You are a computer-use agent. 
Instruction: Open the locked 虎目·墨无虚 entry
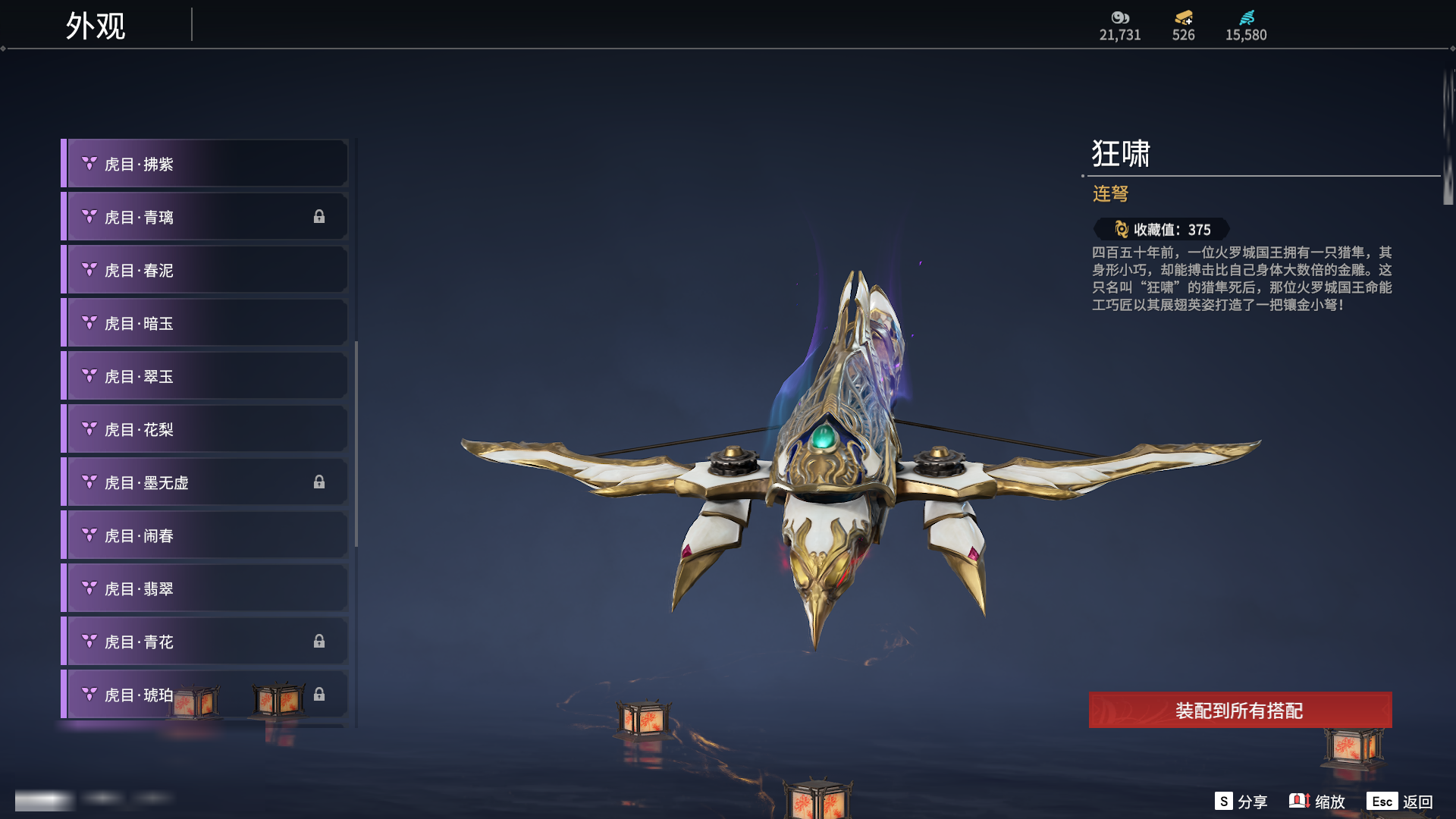[x=205, y=482]
